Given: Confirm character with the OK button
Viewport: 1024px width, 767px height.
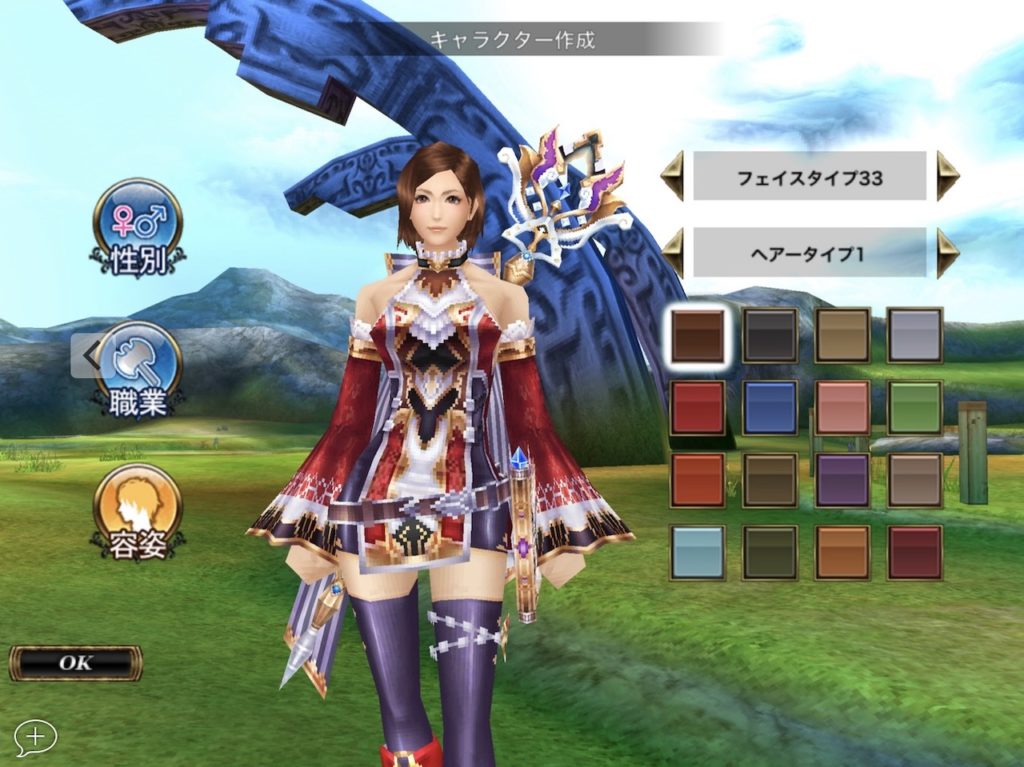Looking at the screenshot, I should pyautogui.click(x=76, y=662).
